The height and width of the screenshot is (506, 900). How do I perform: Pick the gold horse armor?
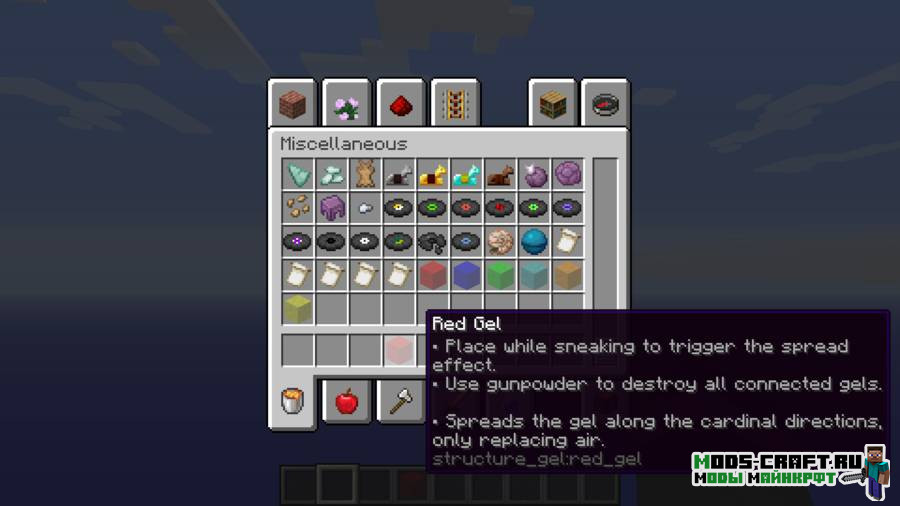[x=433, y=175]
